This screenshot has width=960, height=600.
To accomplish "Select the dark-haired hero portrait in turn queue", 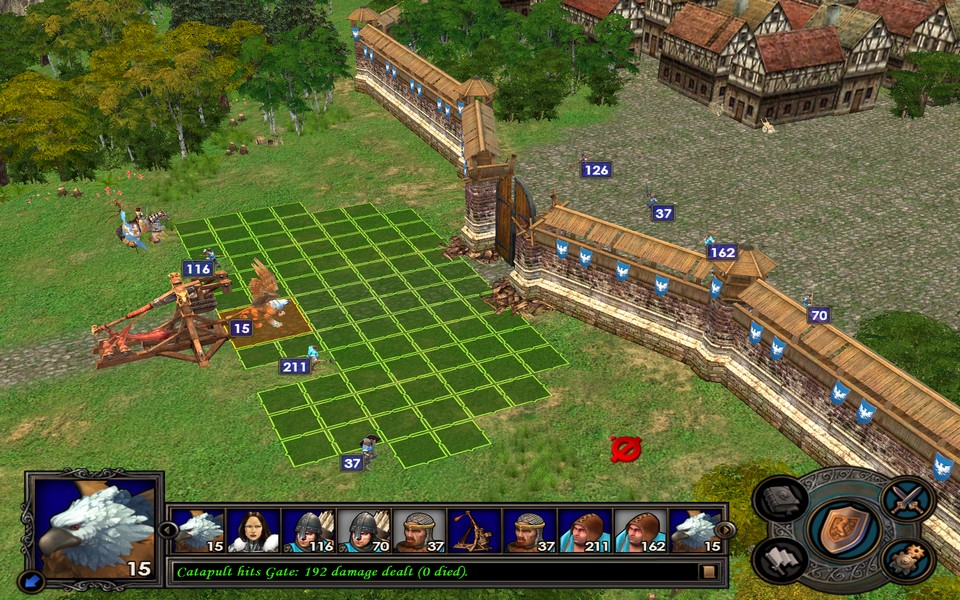I will [253, 530].
